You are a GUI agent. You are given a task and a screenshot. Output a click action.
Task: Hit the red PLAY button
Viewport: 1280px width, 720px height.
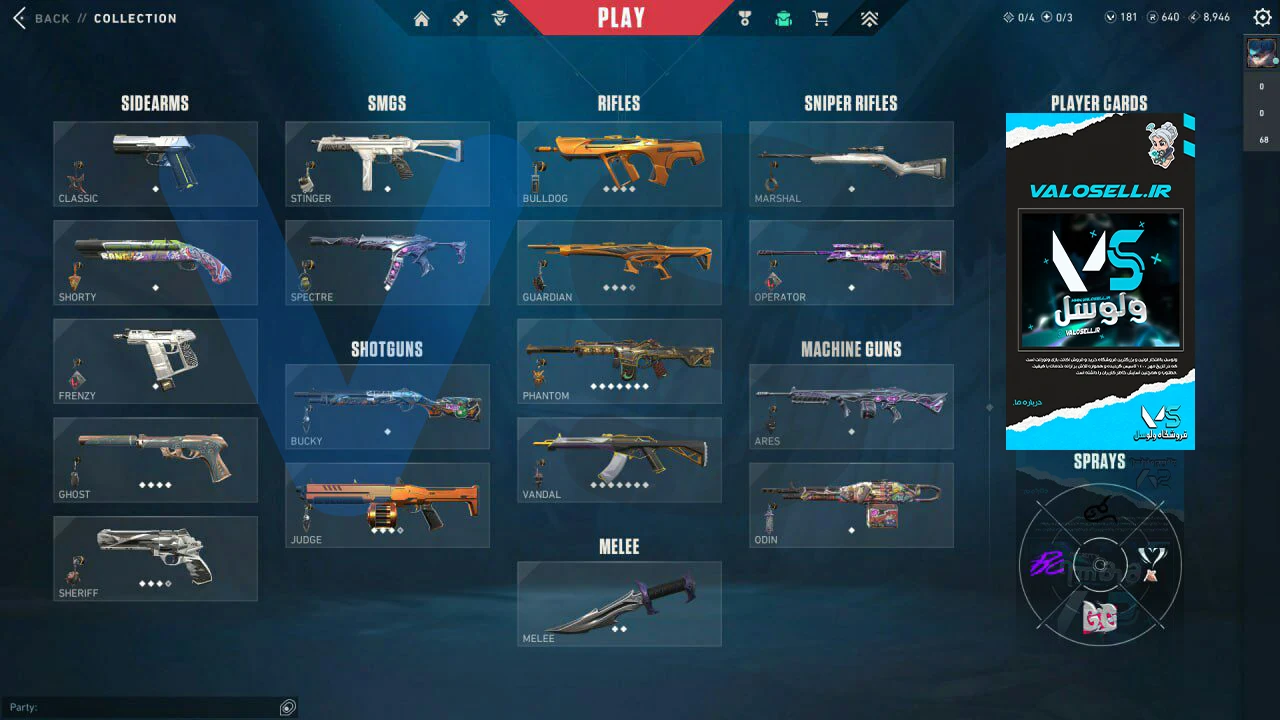621,18
